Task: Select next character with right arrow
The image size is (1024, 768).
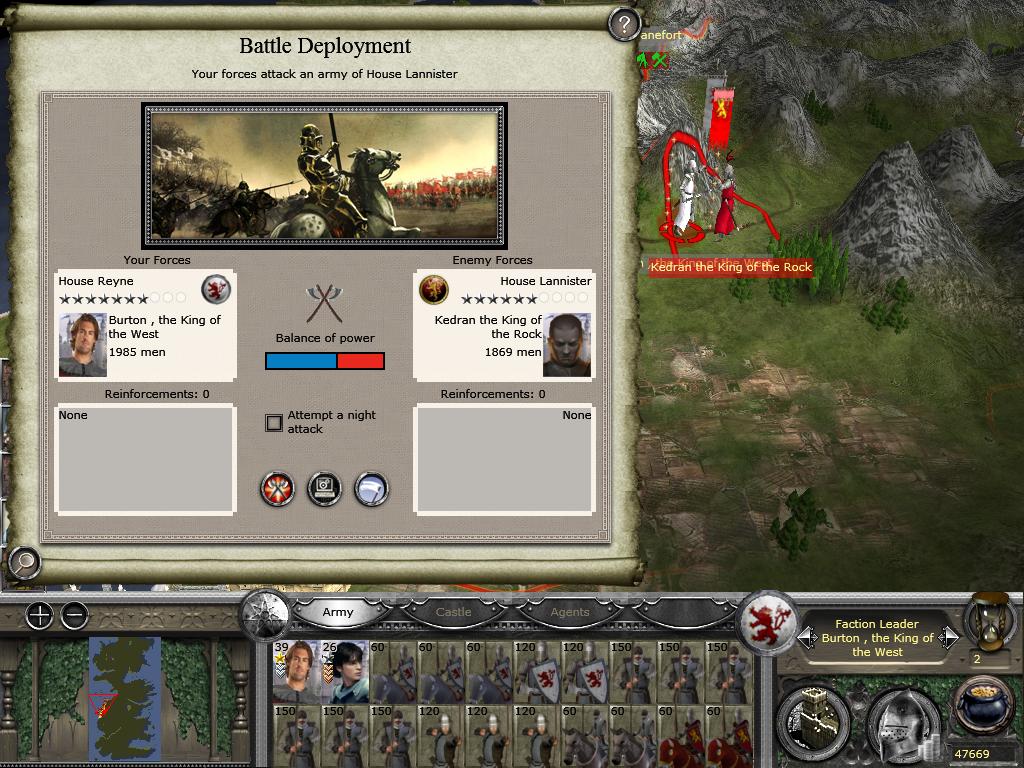Action: [x=948, y=637]
